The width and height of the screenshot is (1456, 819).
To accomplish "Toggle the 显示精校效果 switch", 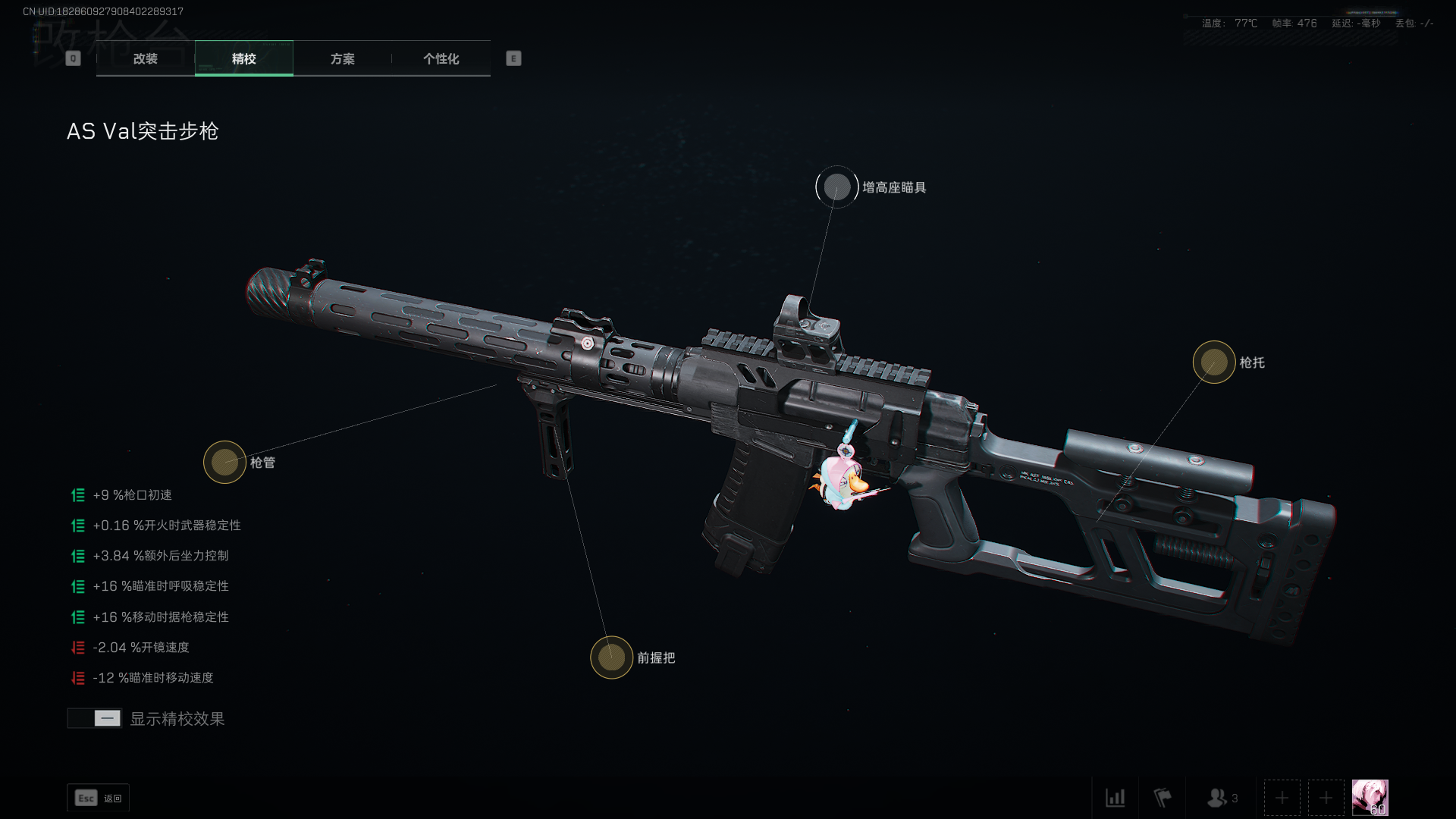I will click(x=95, y=718).
